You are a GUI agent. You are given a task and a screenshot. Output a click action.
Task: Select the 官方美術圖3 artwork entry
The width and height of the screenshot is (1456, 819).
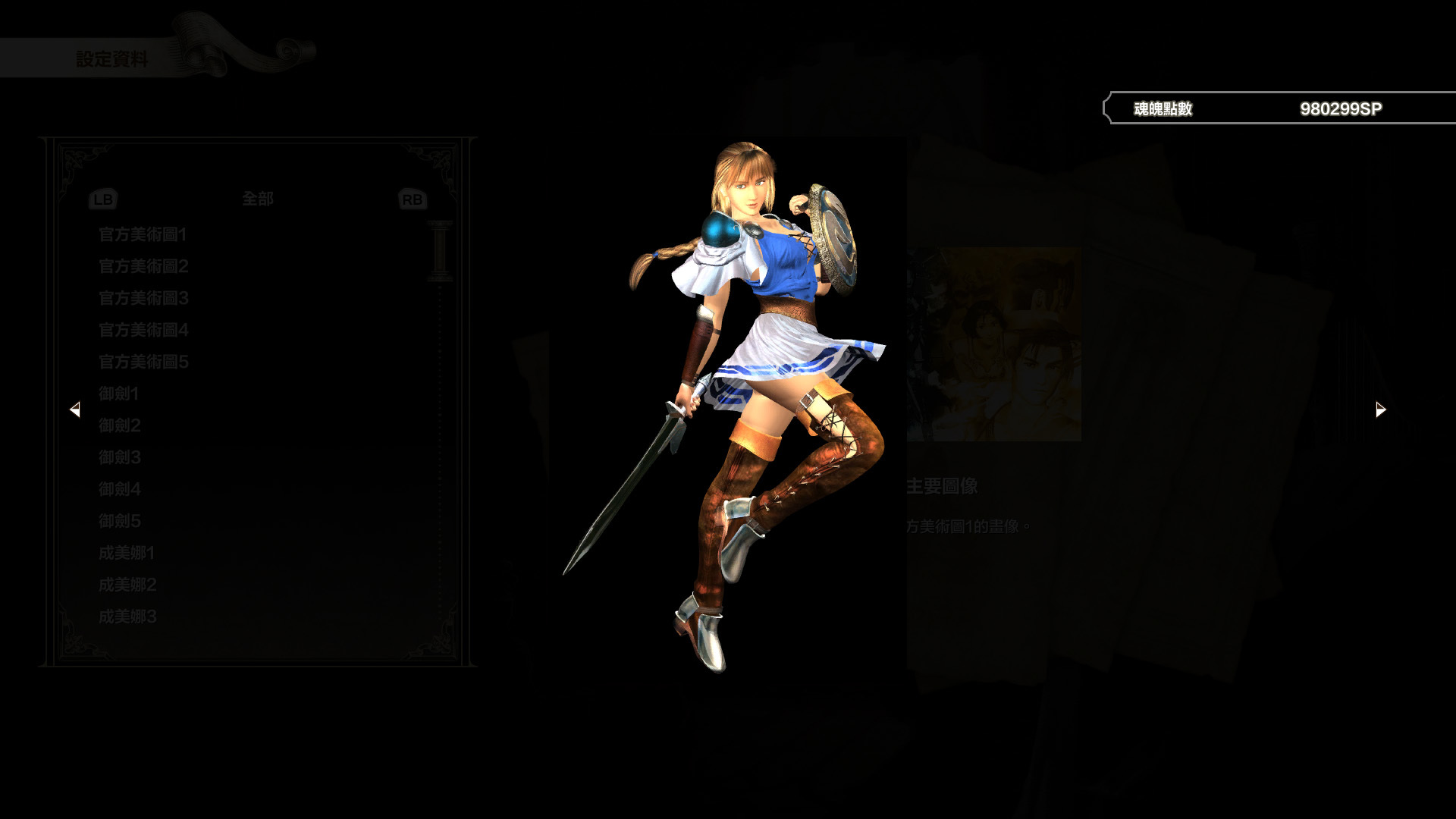tap(141, 299)
